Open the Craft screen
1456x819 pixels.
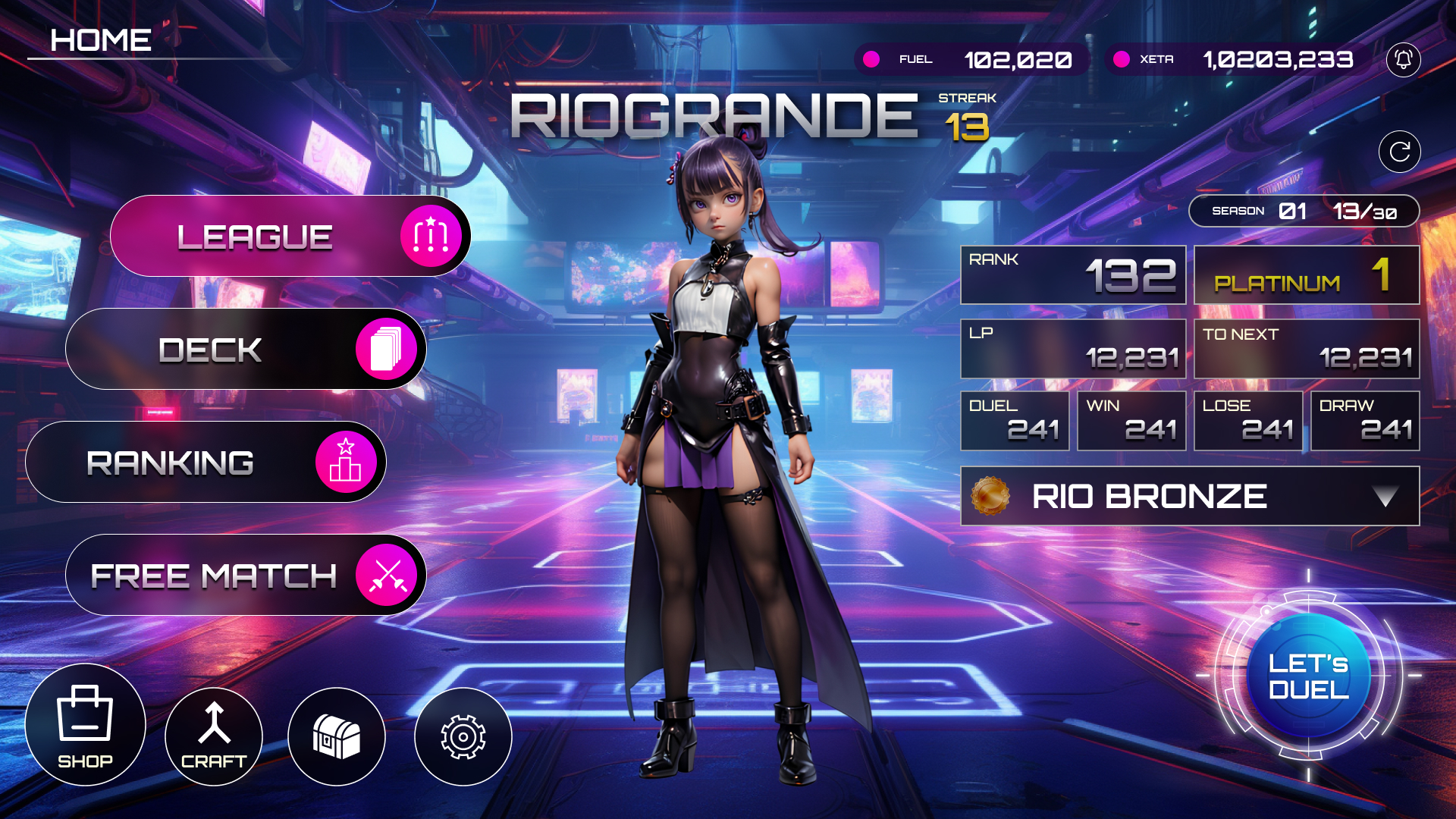[214, 736]
